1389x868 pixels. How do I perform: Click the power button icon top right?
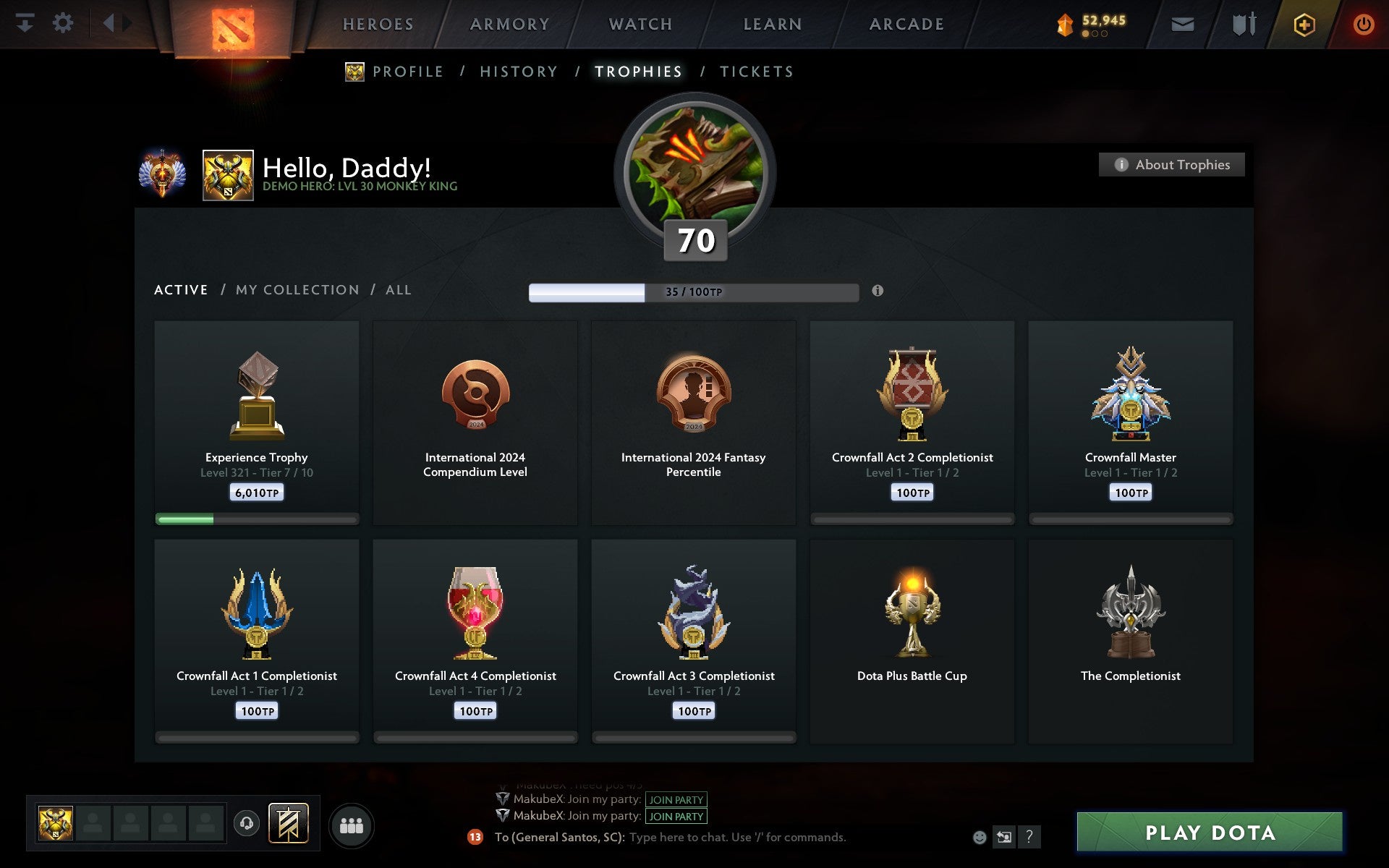1362,23
